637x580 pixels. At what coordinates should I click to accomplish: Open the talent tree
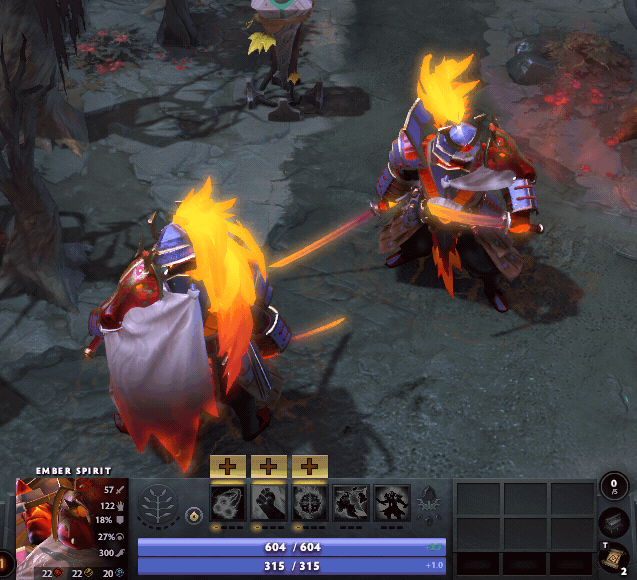pos(159,503)
